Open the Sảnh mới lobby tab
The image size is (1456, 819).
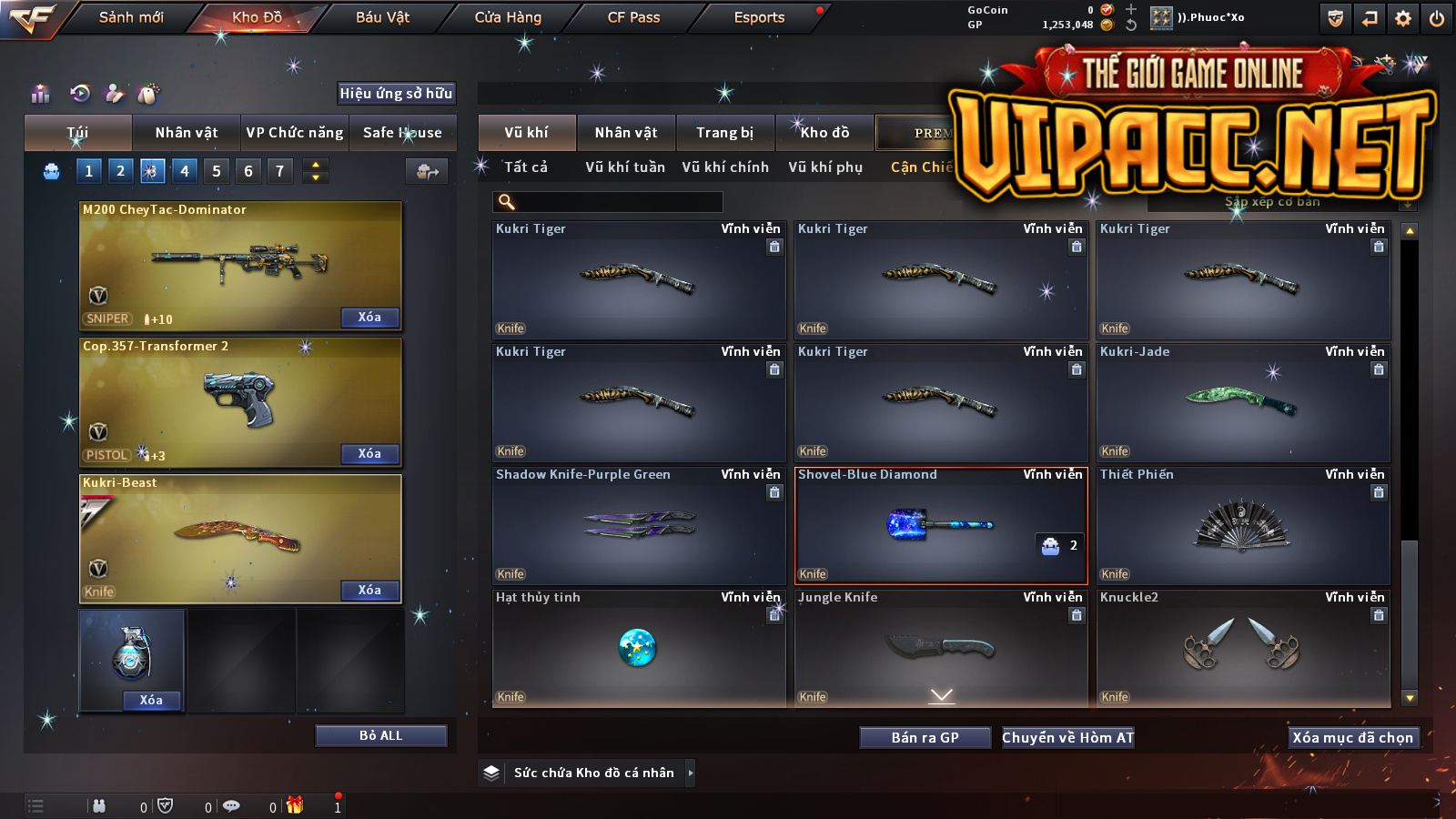pyautogui.click(x=131, y=17)
